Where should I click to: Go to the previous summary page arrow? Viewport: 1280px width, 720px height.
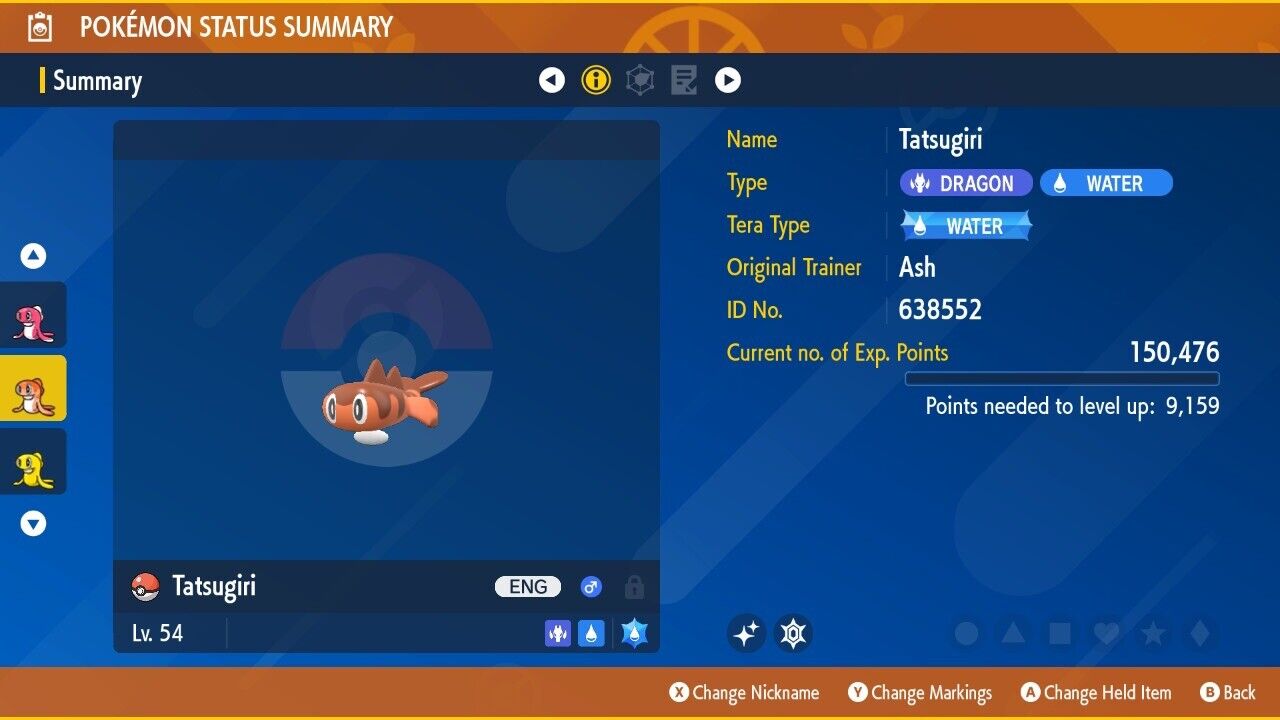tap(552, 80)
